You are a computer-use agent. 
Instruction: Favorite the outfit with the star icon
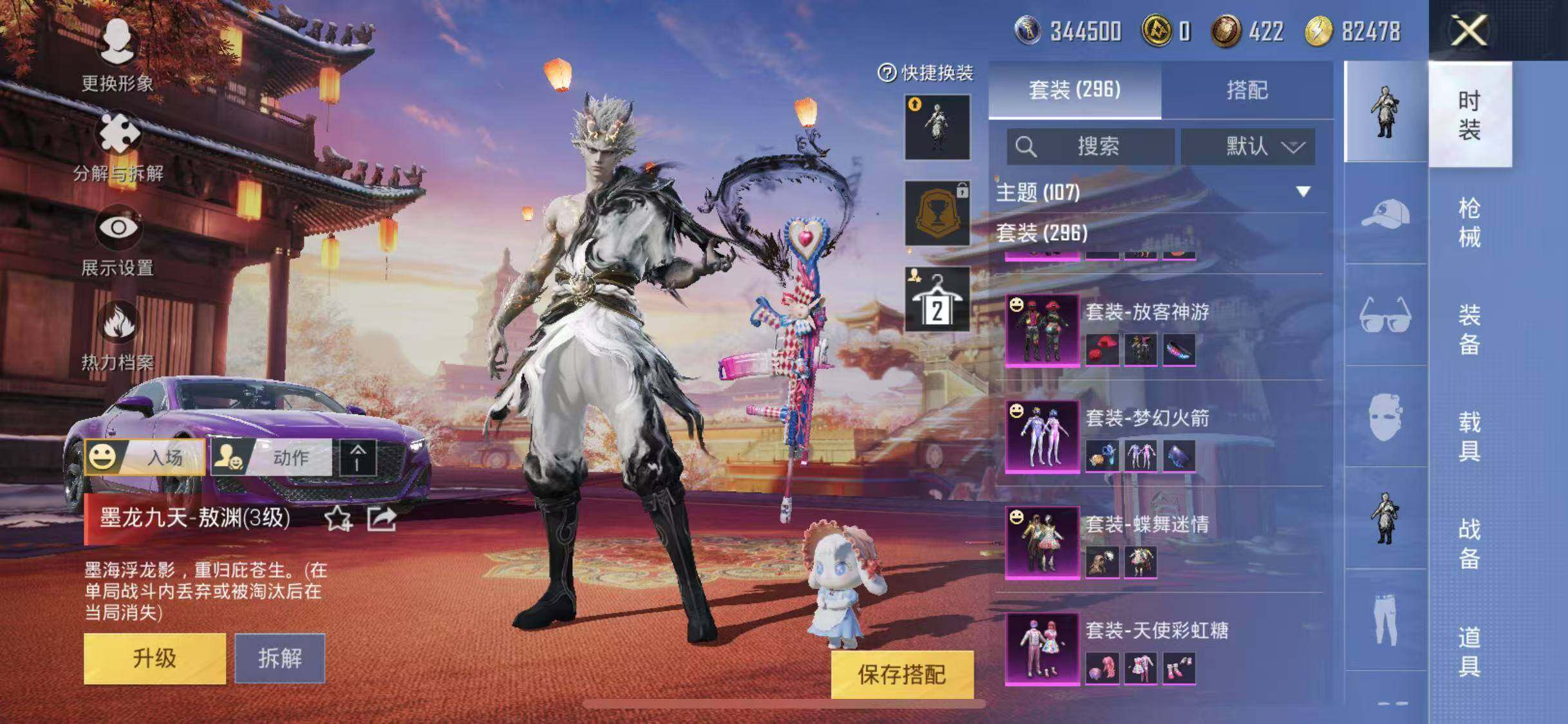point(338,518)
